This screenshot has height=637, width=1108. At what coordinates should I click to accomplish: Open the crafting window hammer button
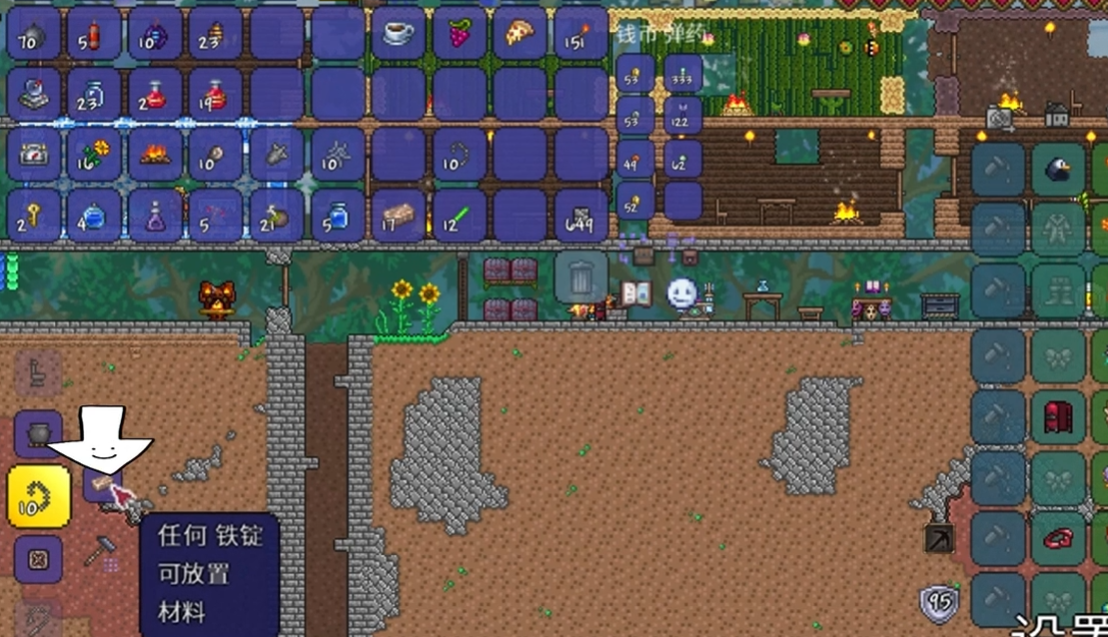click(x=100, y=551)
